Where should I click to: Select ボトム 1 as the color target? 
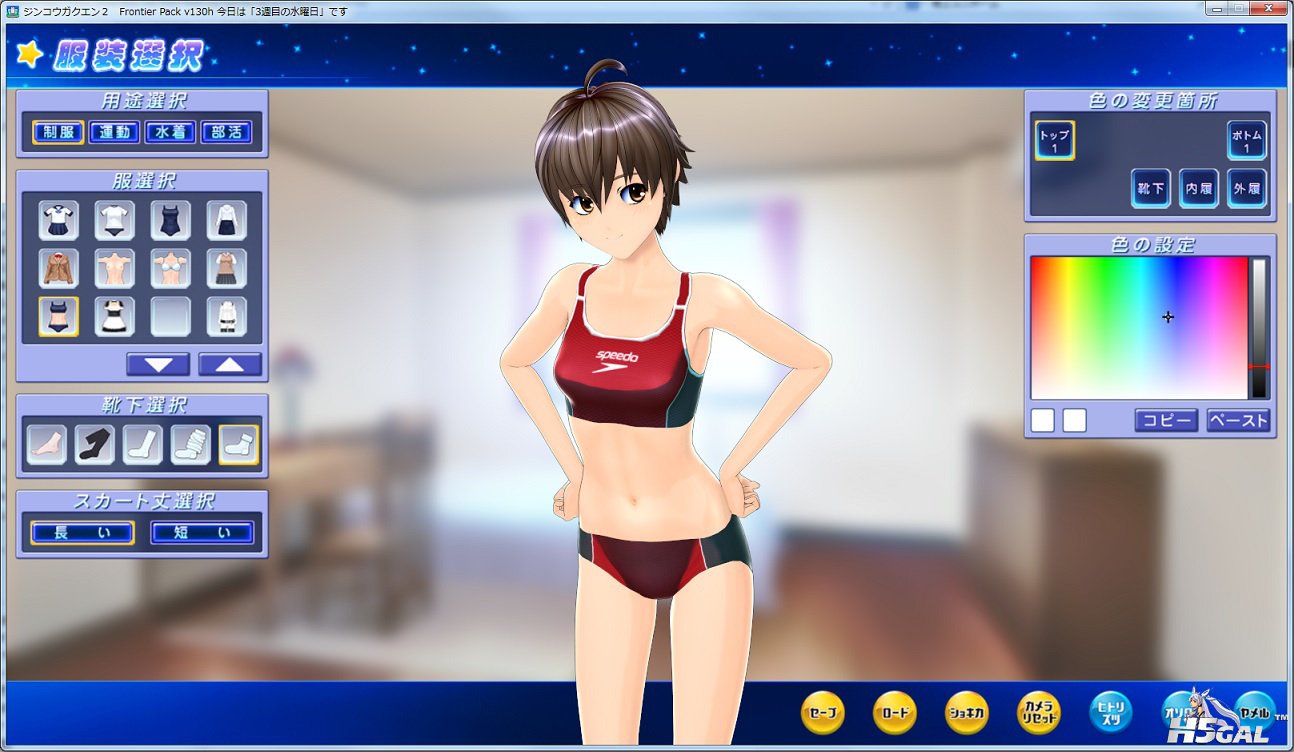point(1246,141)
